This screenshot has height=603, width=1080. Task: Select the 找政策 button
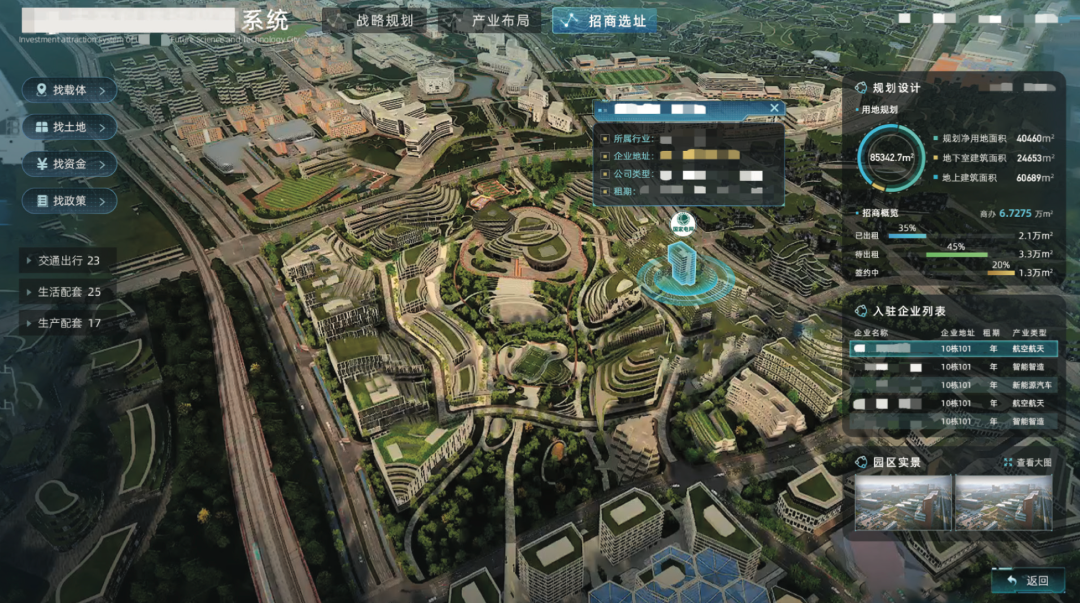coord(69,201)
